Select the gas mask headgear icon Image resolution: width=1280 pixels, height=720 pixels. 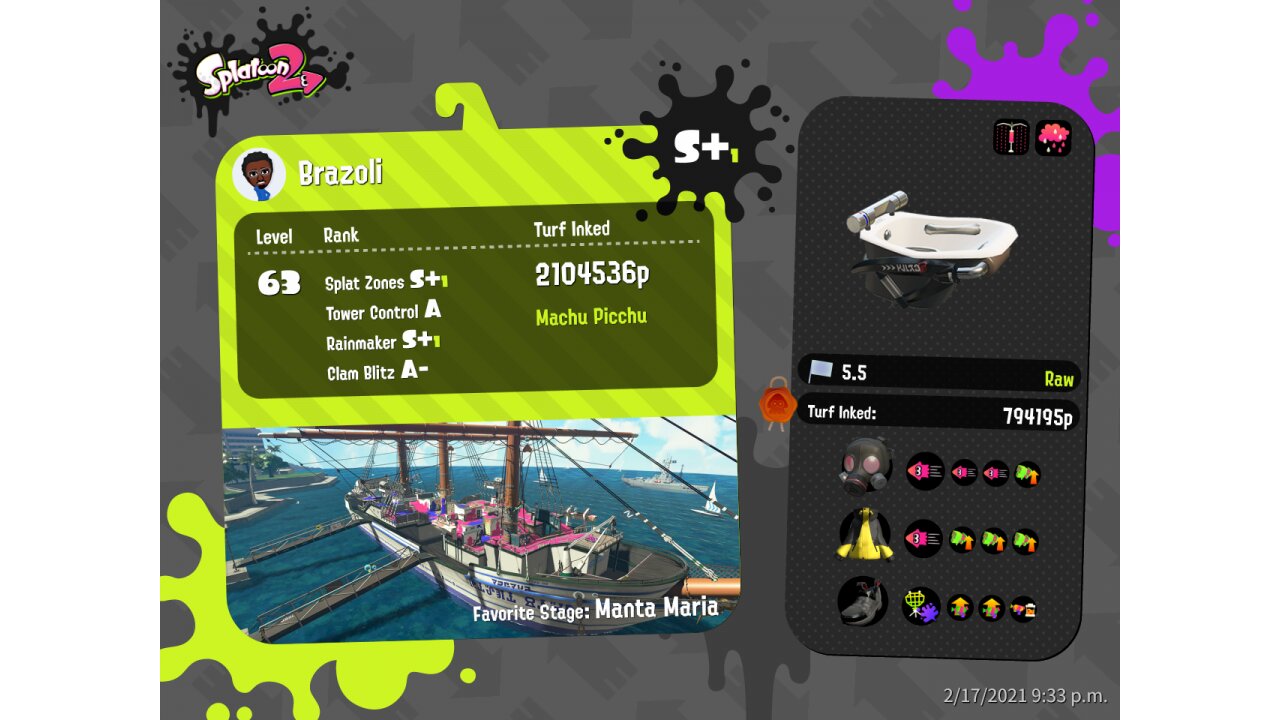point(865,467)
